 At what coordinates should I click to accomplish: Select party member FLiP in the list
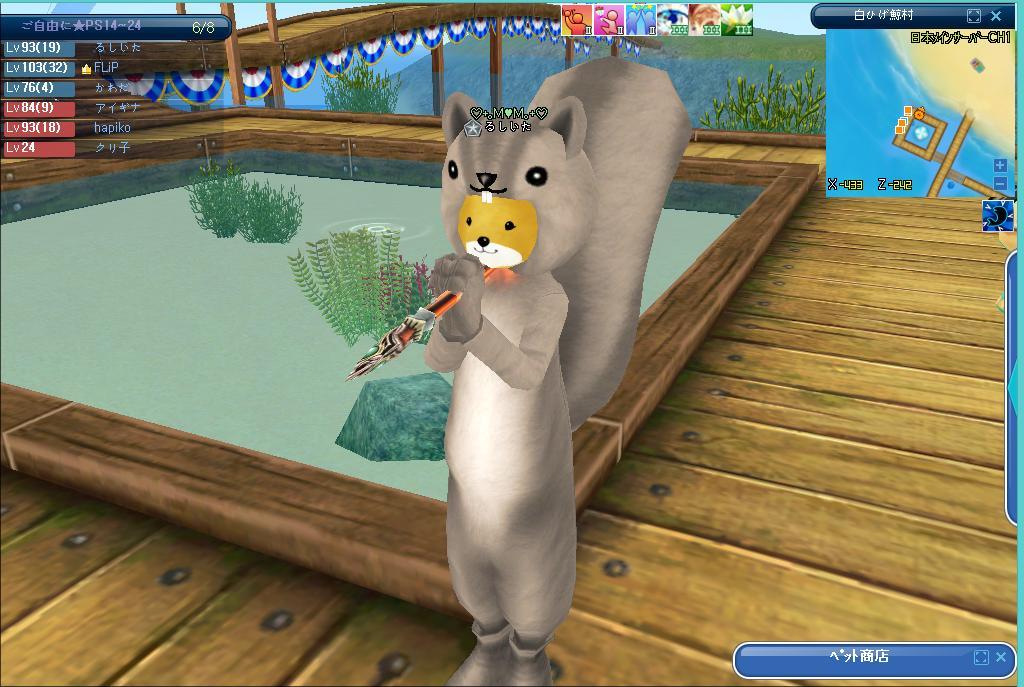(x=106, y=68)
